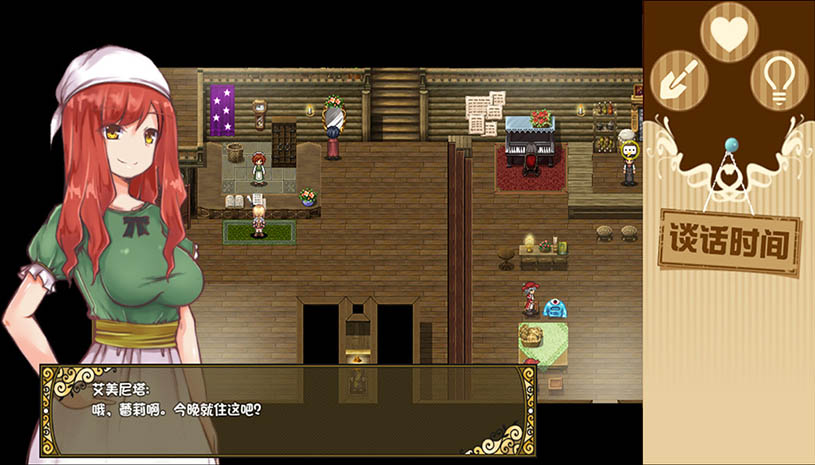The height and width of the screenshot is (465, 815).
Task: Choose the shovel icon circle
Action: pos(678,80)
